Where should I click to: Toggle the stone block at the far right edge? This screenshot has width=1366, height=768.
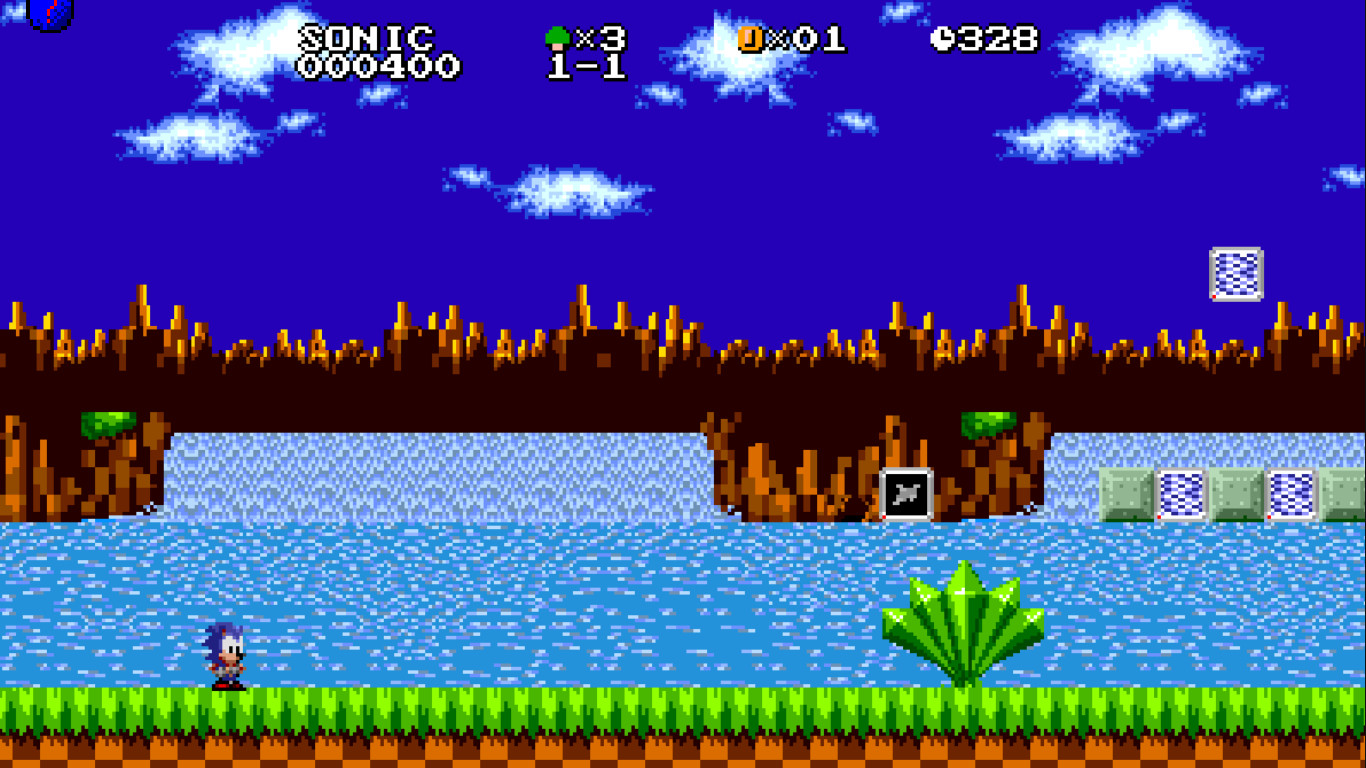pos(1343,491)
